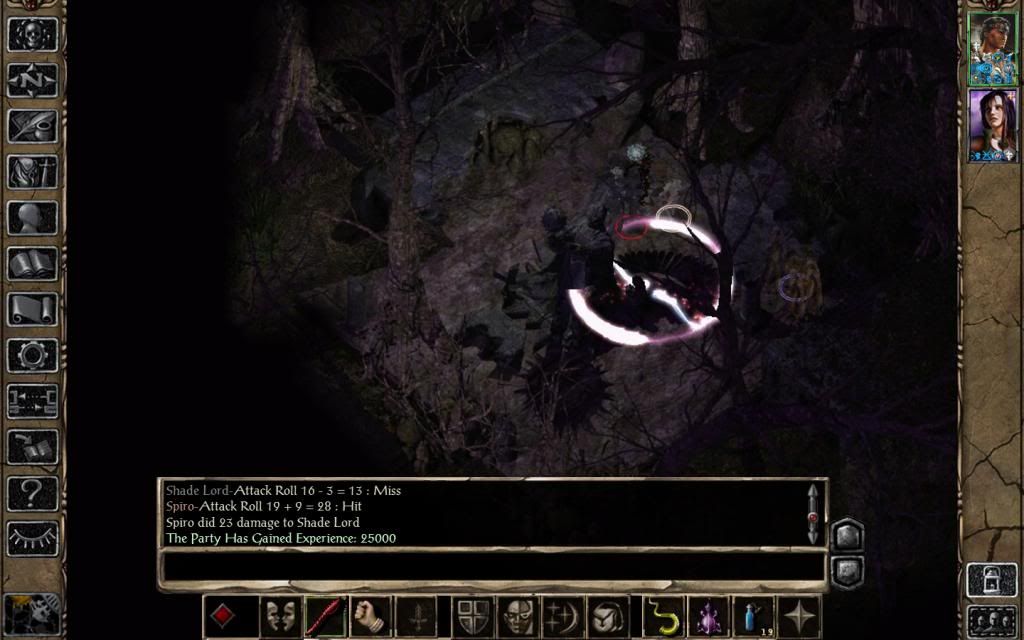Screen dimensions: 1024x640
Task: Click the dialog log scrollbar
Action: click(813, 514)
